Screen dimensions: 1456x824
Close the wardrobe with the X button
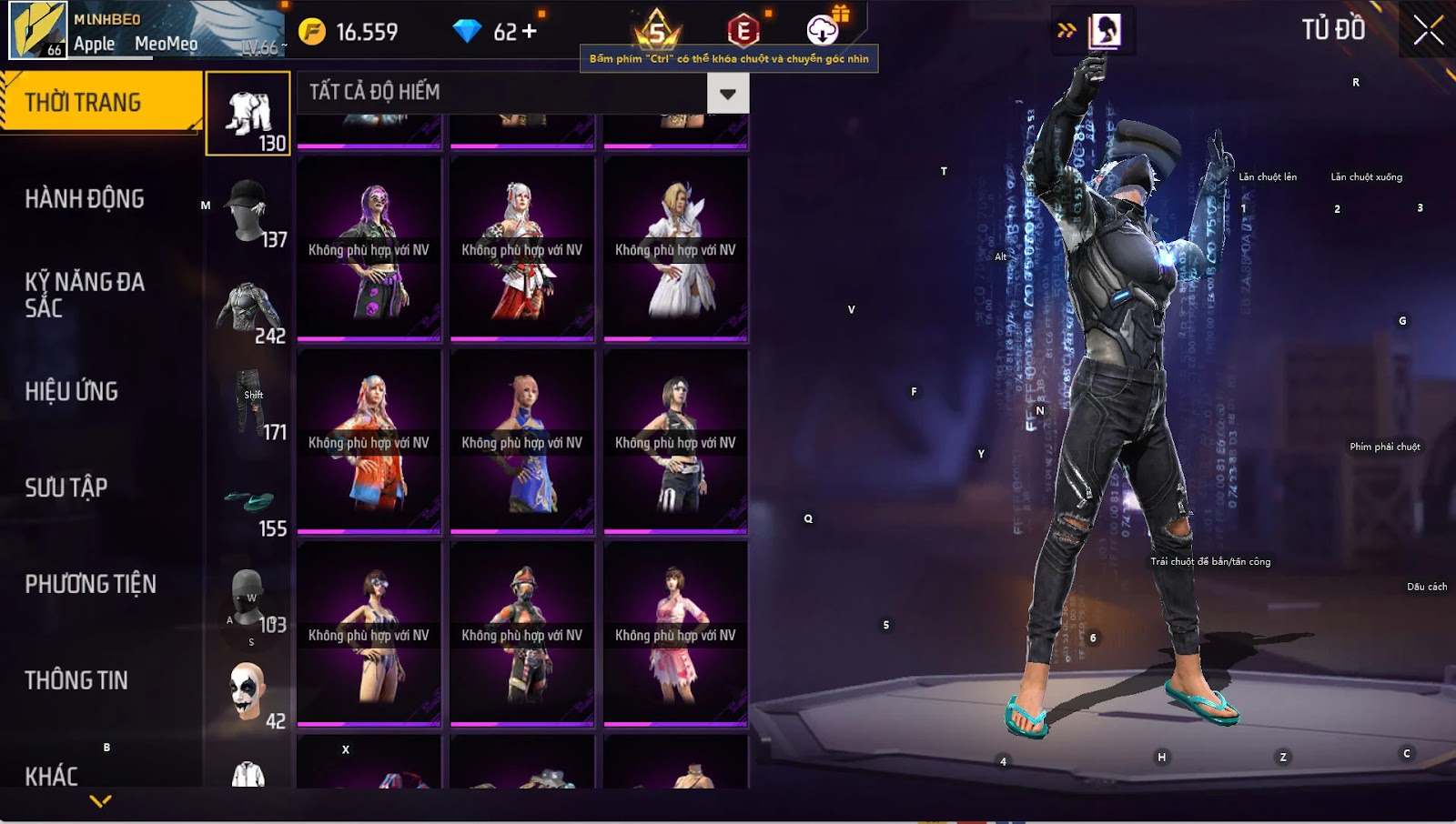[x=1428, y=30]
